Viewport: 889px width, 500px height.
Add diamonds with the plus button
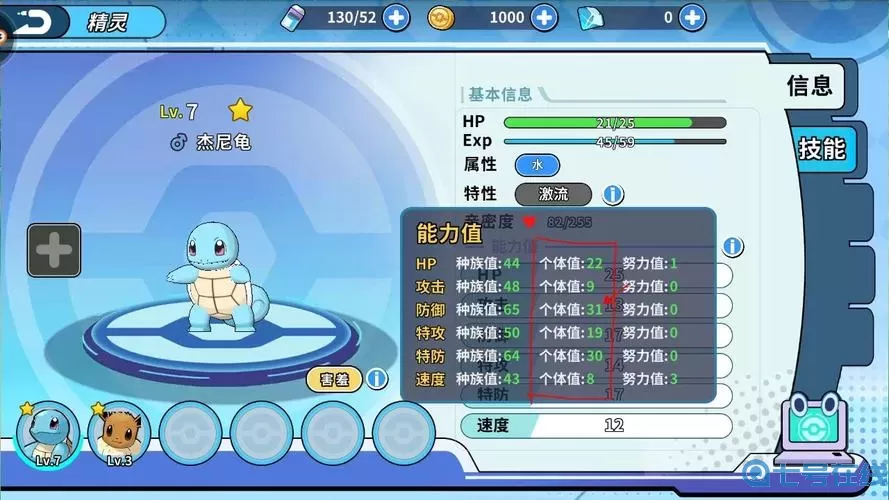[x=691, y=17]
